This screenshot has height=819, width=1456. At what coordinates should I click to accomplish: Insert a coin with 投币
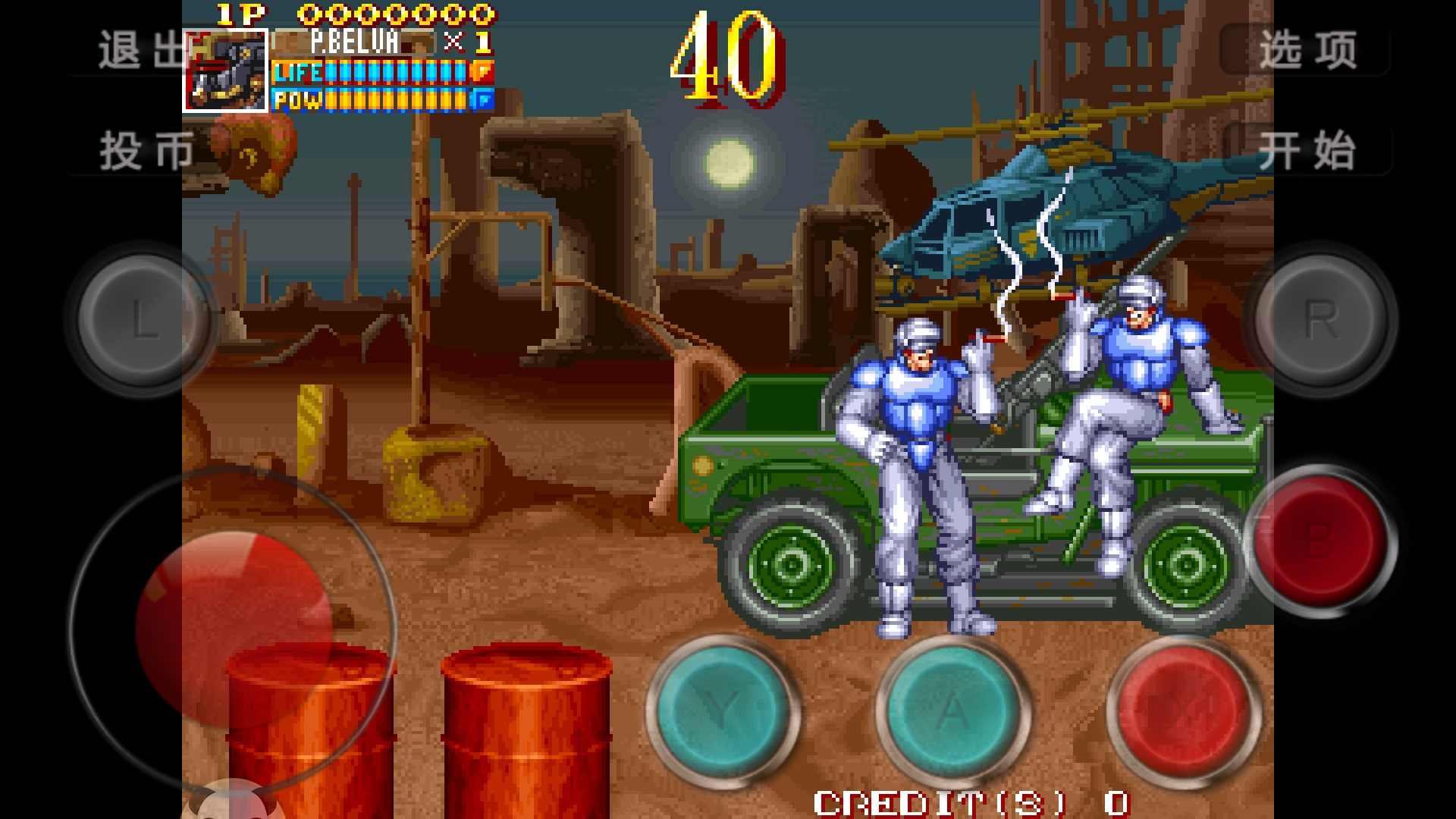(x=146, y=150)
